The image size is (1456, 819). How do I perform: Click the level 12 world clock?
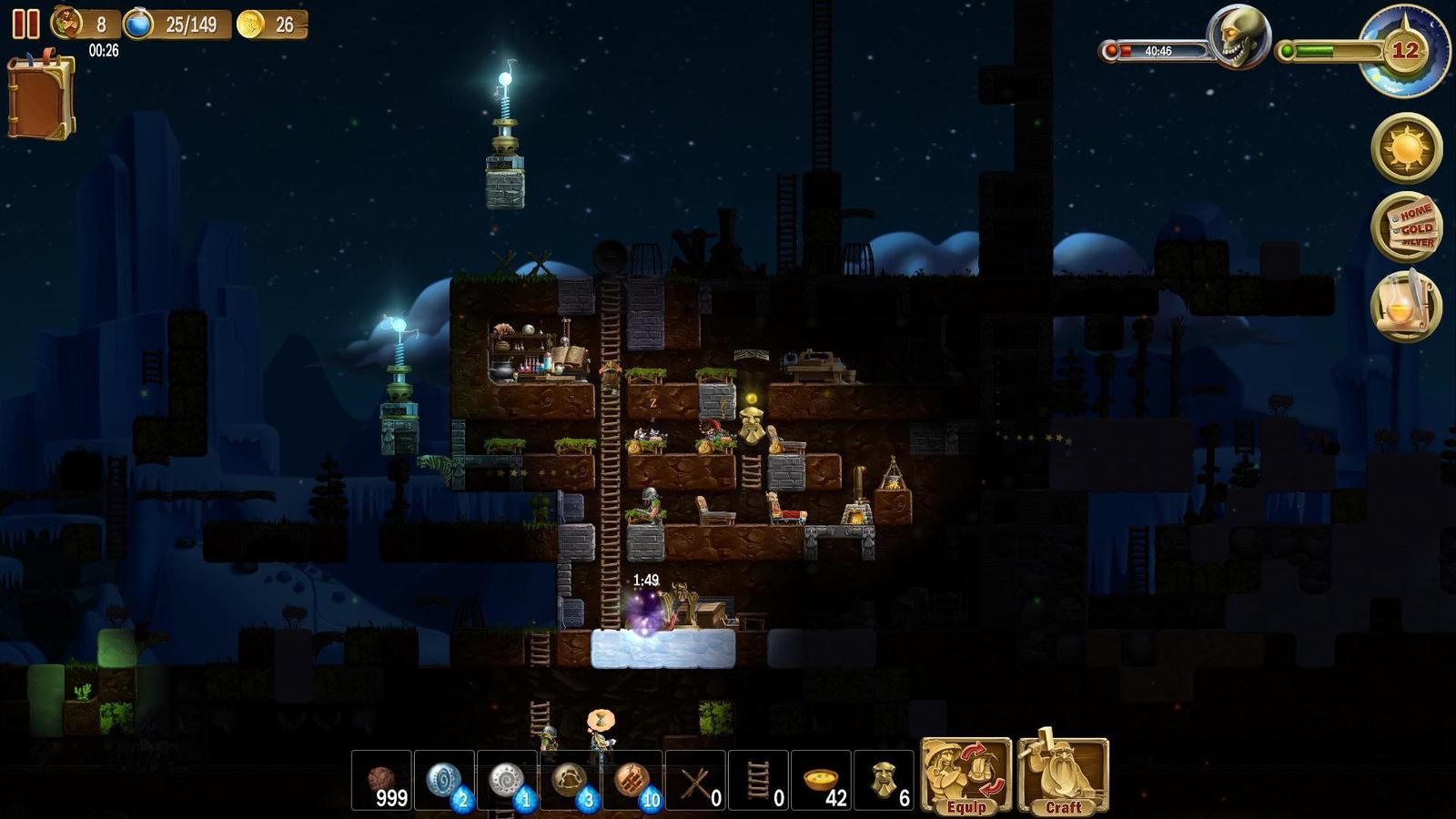click(x=1404, y=51)
